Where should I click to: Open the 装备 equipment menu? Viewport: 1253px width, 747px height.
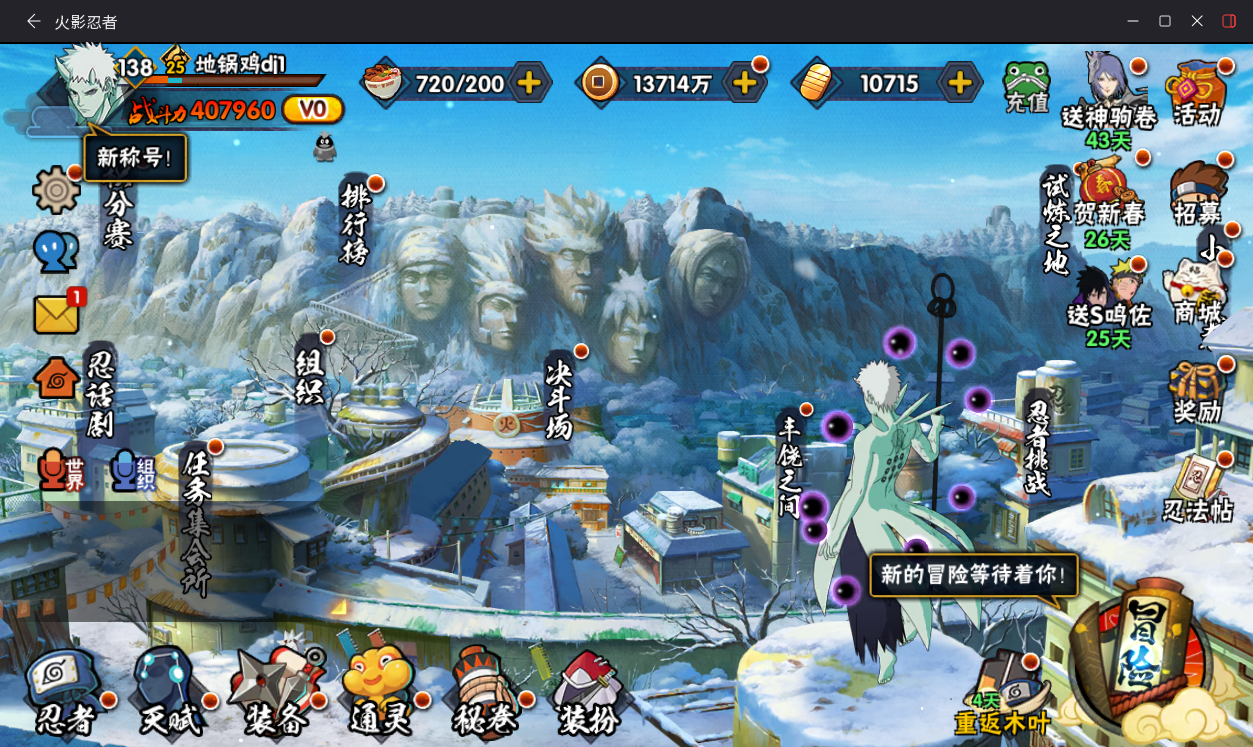[274, 690]
